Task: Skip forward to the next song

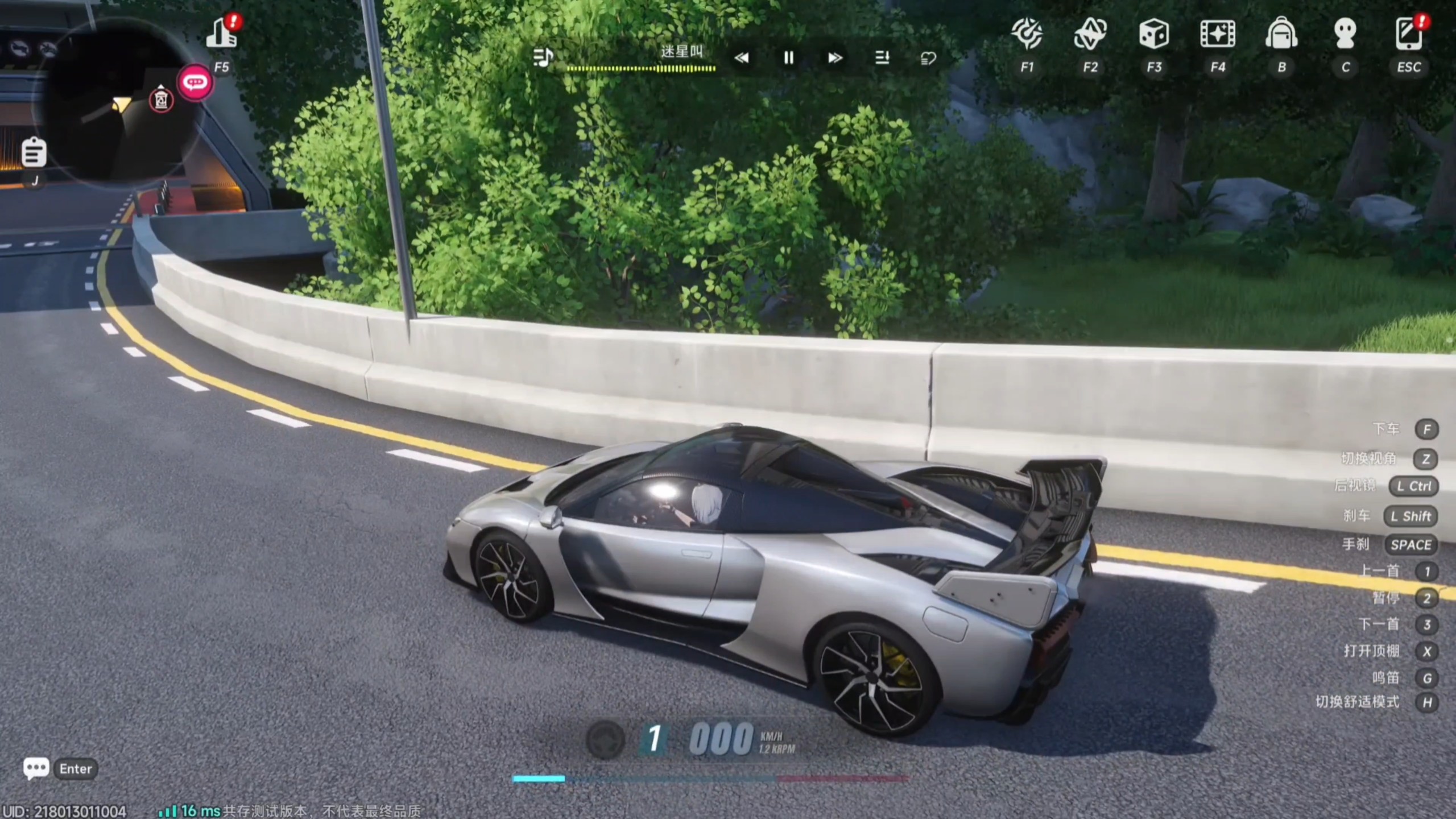Action: tap(835, 57)
